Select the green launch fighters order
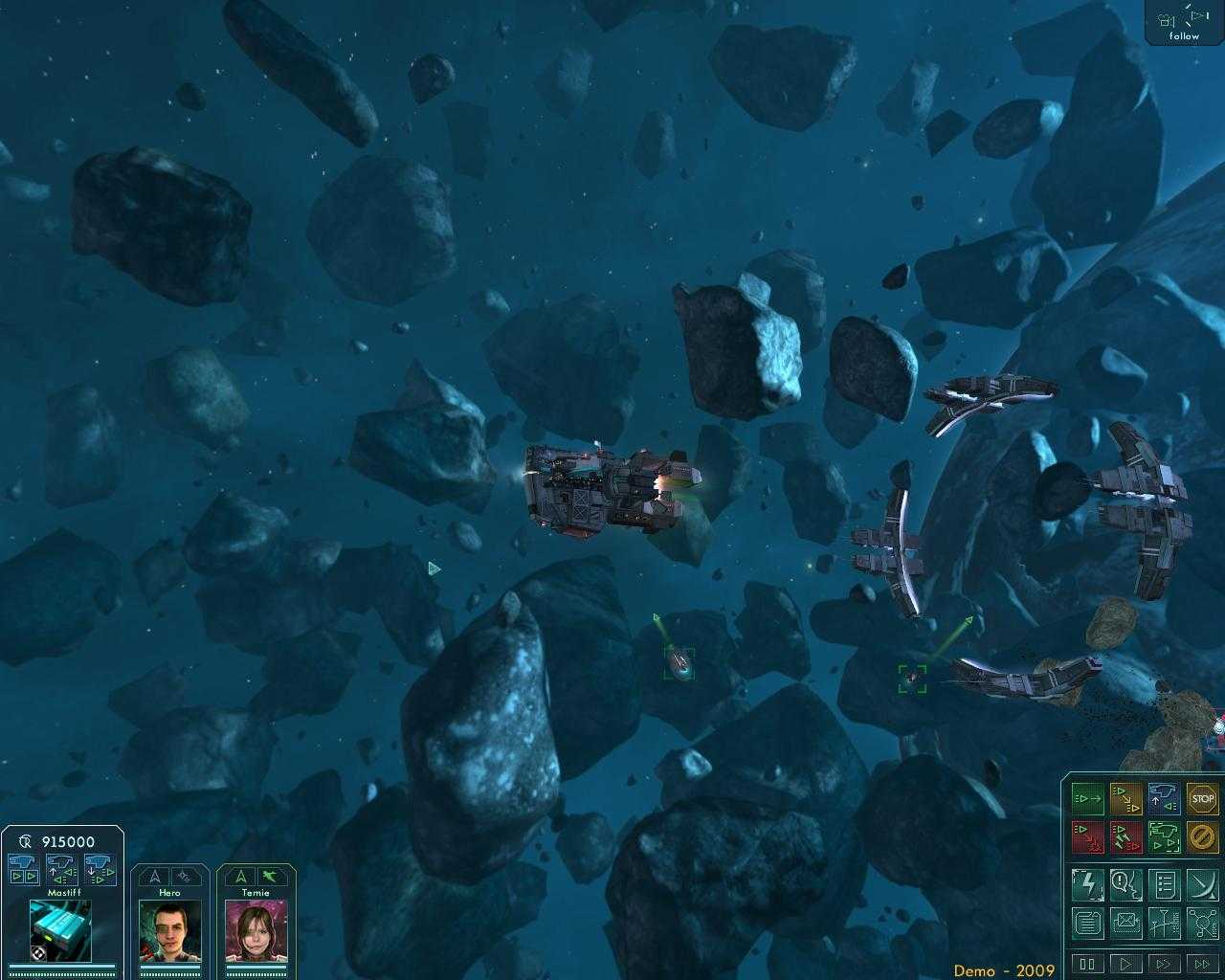Screen dimensions: 1225x980 tap(1164, 835)
